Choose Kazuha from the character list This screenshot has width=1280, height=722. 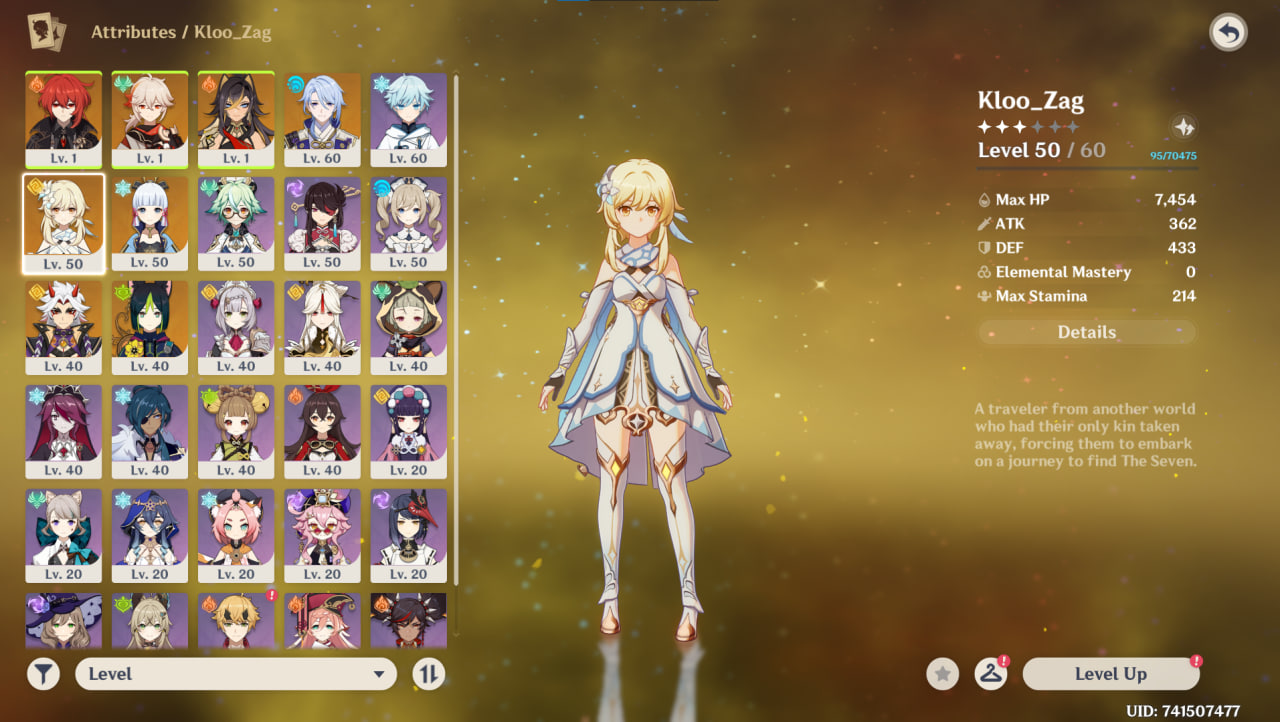point(149,118)
